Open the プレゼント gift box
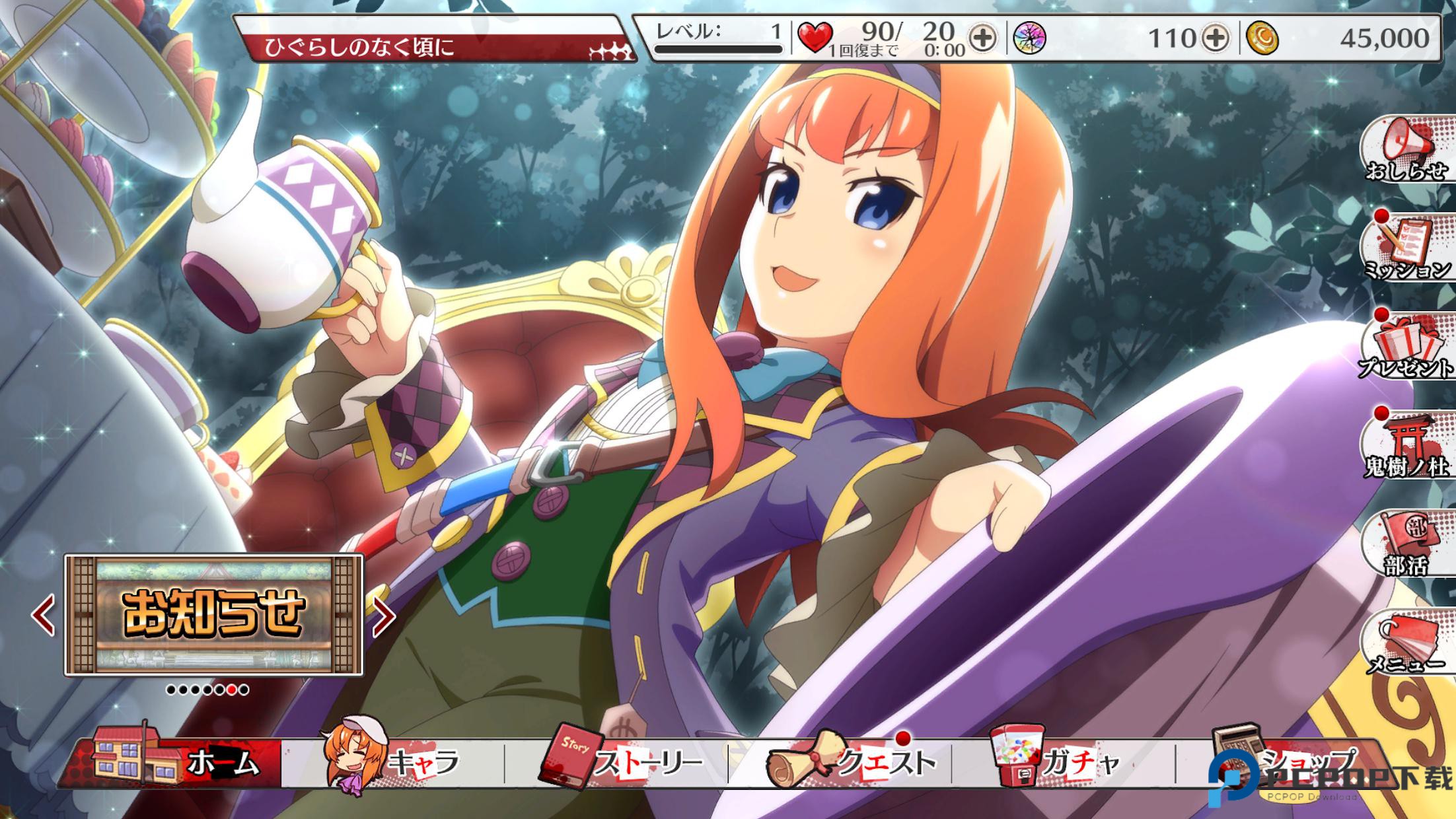This screenshot has height=819, width=1456. (1408, 348)
